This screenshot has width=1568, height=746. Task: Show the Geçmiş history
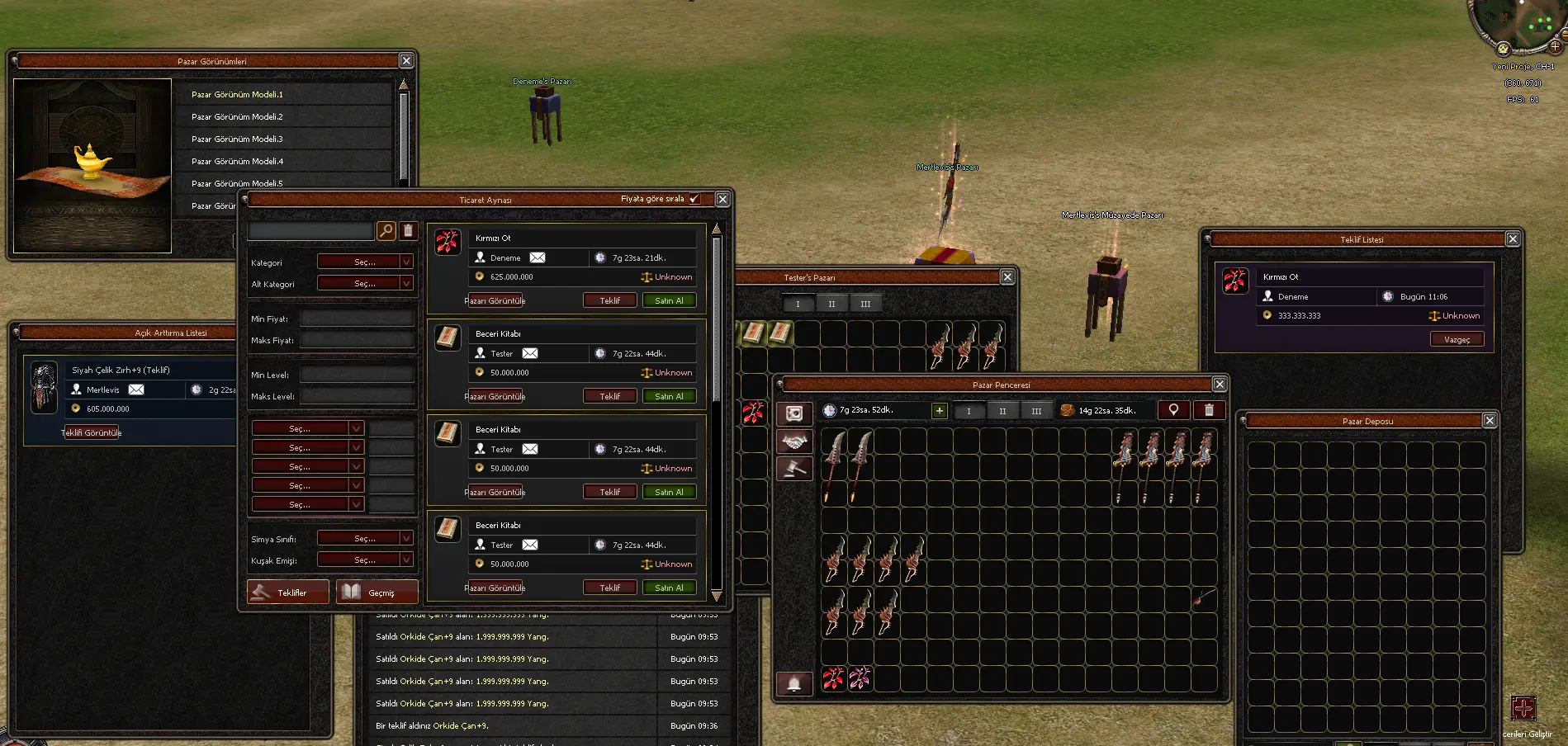[x=377, y=593]
